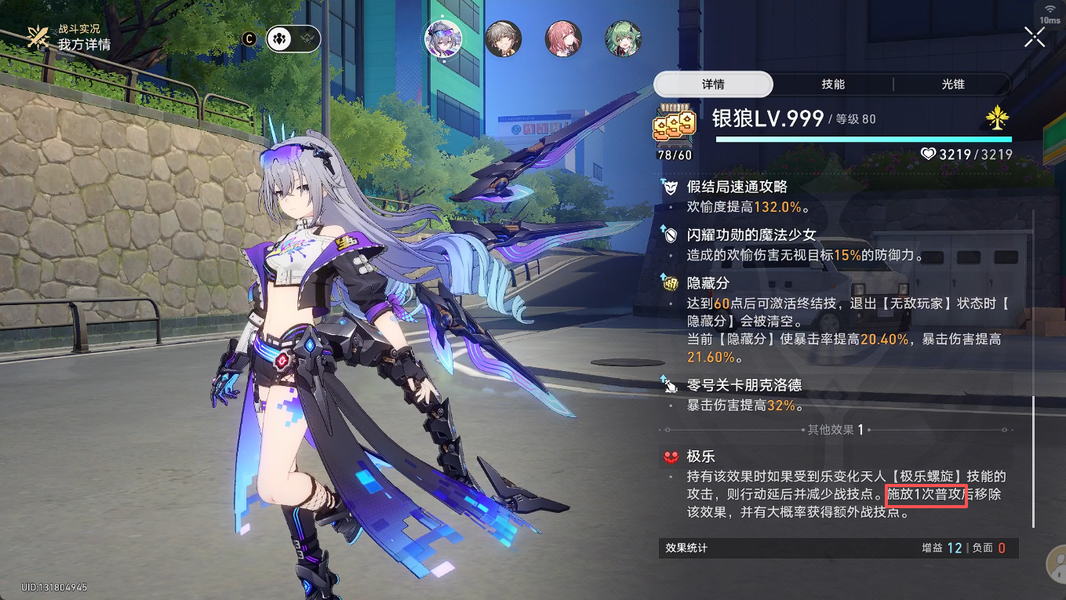Image resolution: width=1066 pixels, height=600 pixels.
Task: Tap the round mascot icon at screen edge
Action: pyautogui.click(x=1056, y=565)
